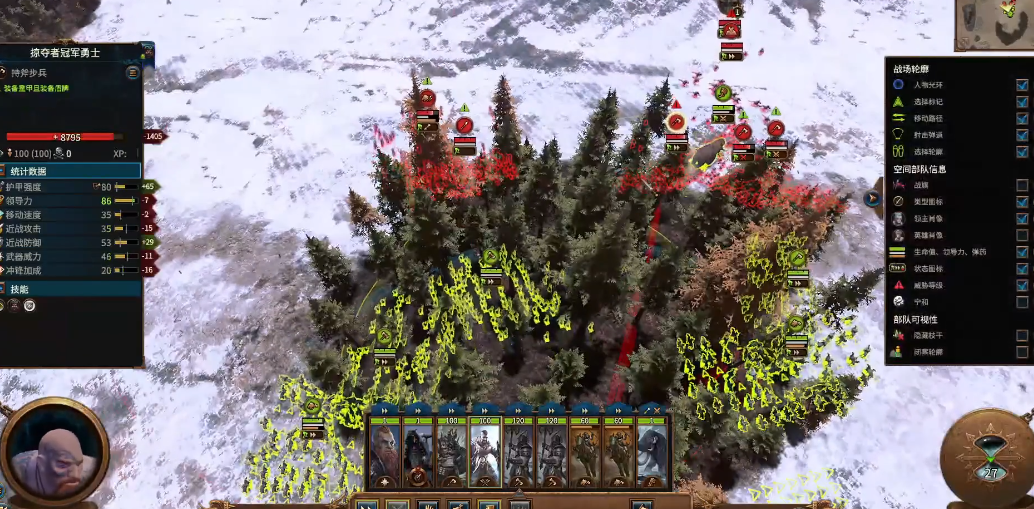
Task: Select the red-bearded lord unit card
Action: pyautogui.click(x=384, y=450)
